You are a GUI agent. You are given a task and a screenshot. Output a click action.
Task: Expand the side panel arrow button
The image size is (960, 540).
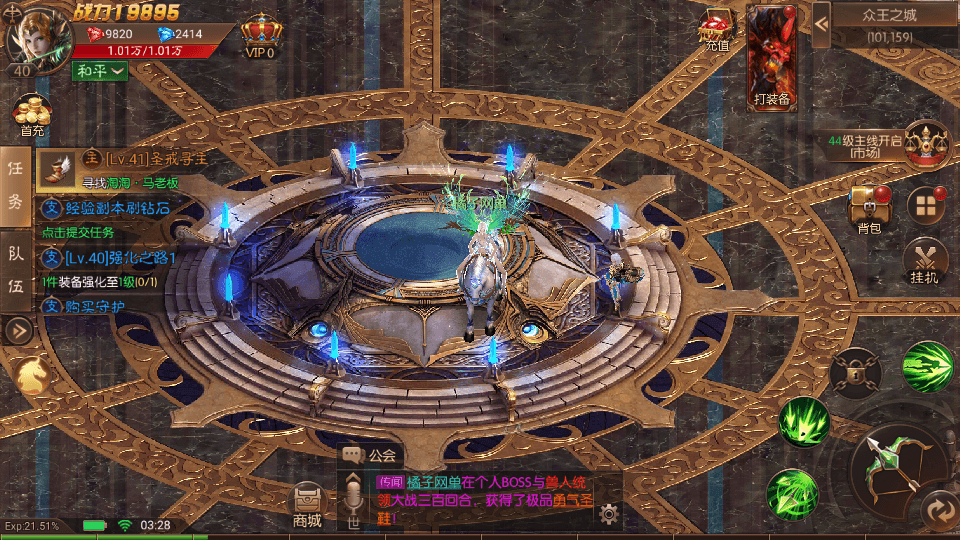point(16,329)
